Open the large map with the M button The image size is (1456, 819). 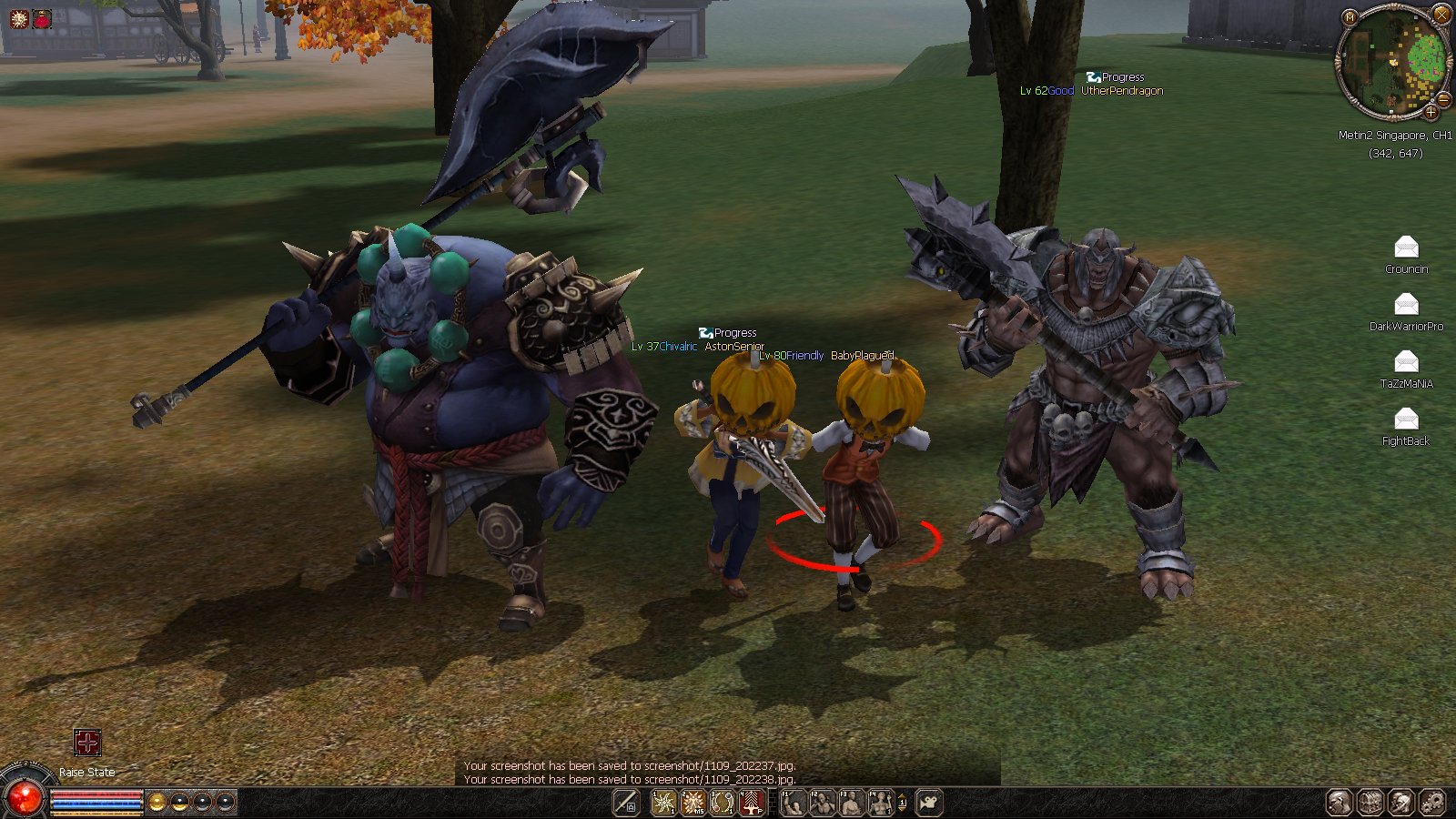(x=1350, y=17)
